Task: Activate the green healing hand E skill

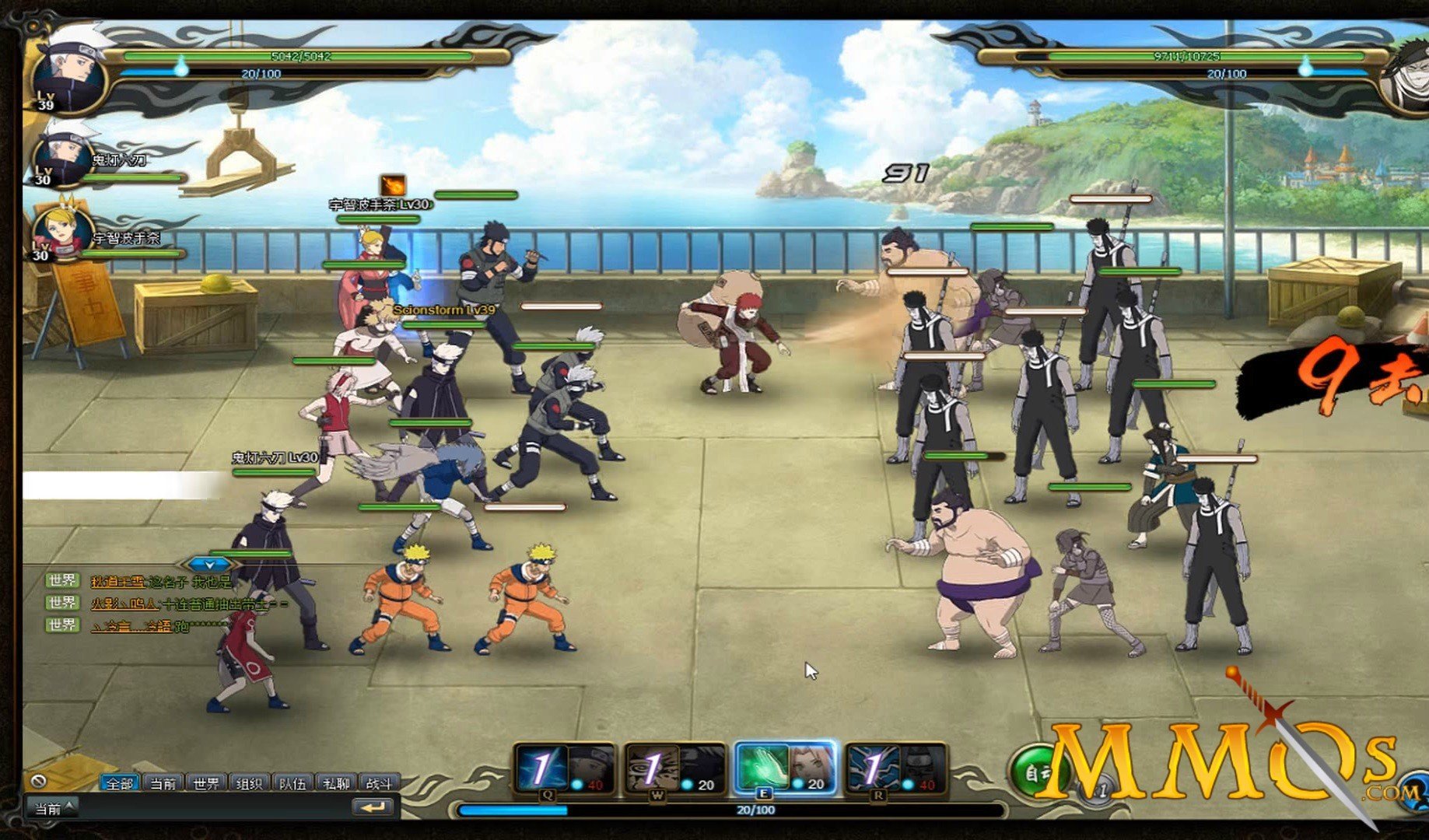Action: tap(762, 767)
